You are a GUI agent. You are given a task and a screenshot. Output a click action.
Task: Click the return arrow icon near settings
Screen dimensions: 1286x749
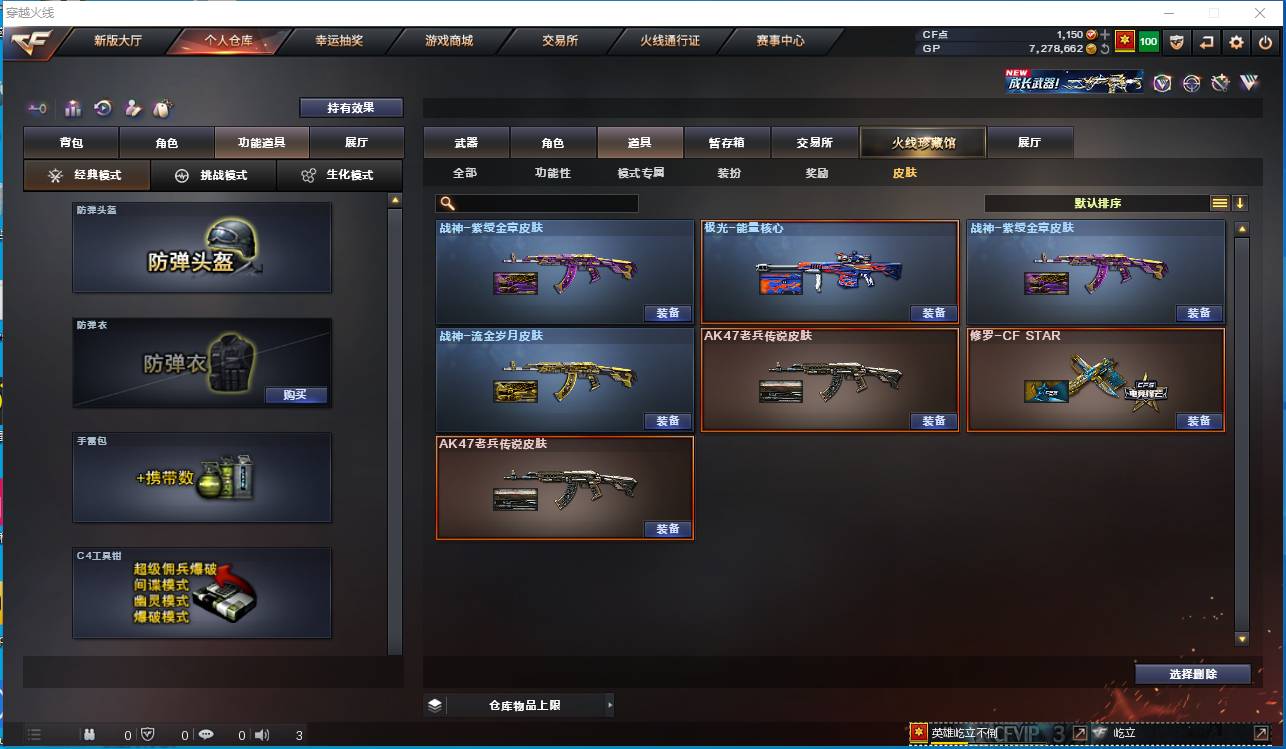click(x=1206, y=42)
